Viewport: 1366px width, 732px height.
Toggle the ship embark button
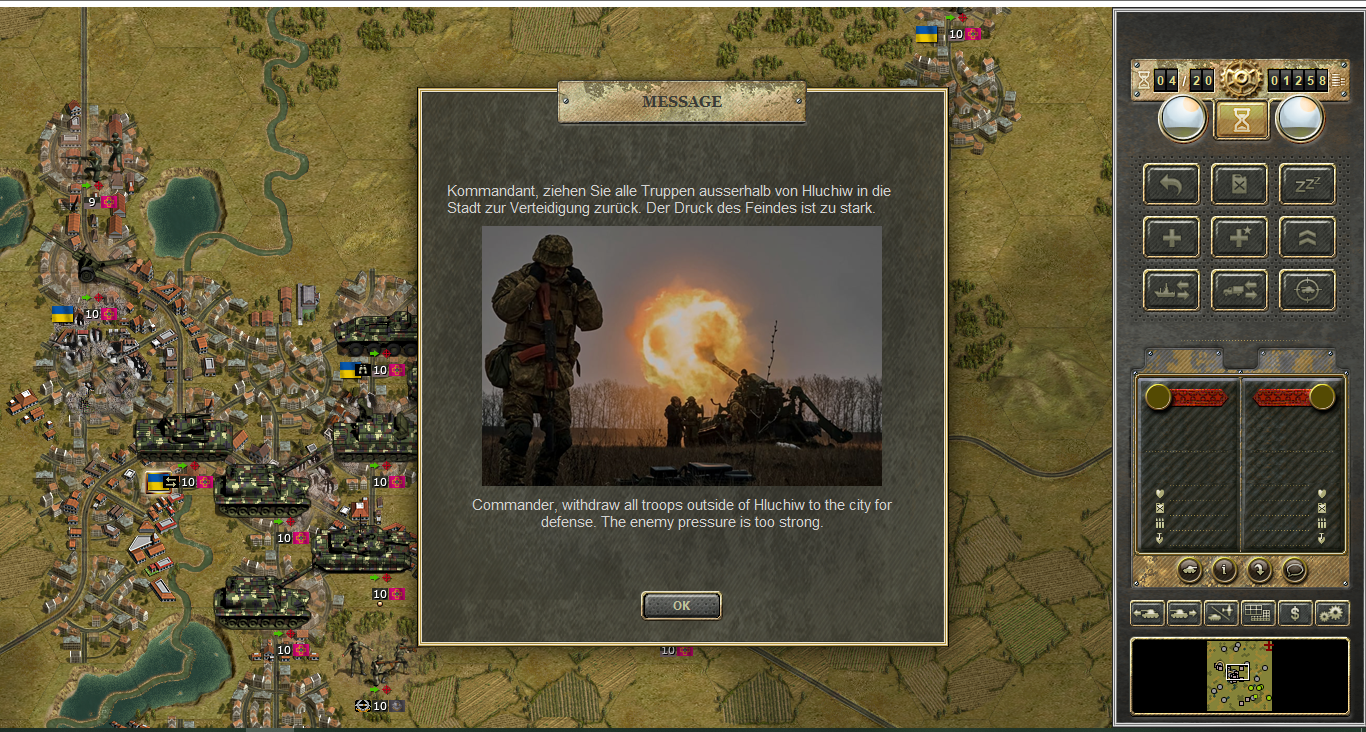pos(1171,290)
